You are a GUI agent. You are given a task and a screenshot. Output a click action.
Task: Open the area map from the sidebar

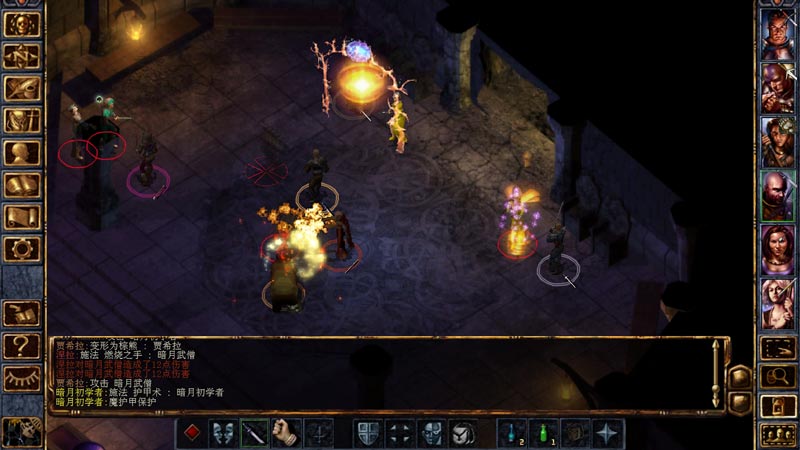22,55
